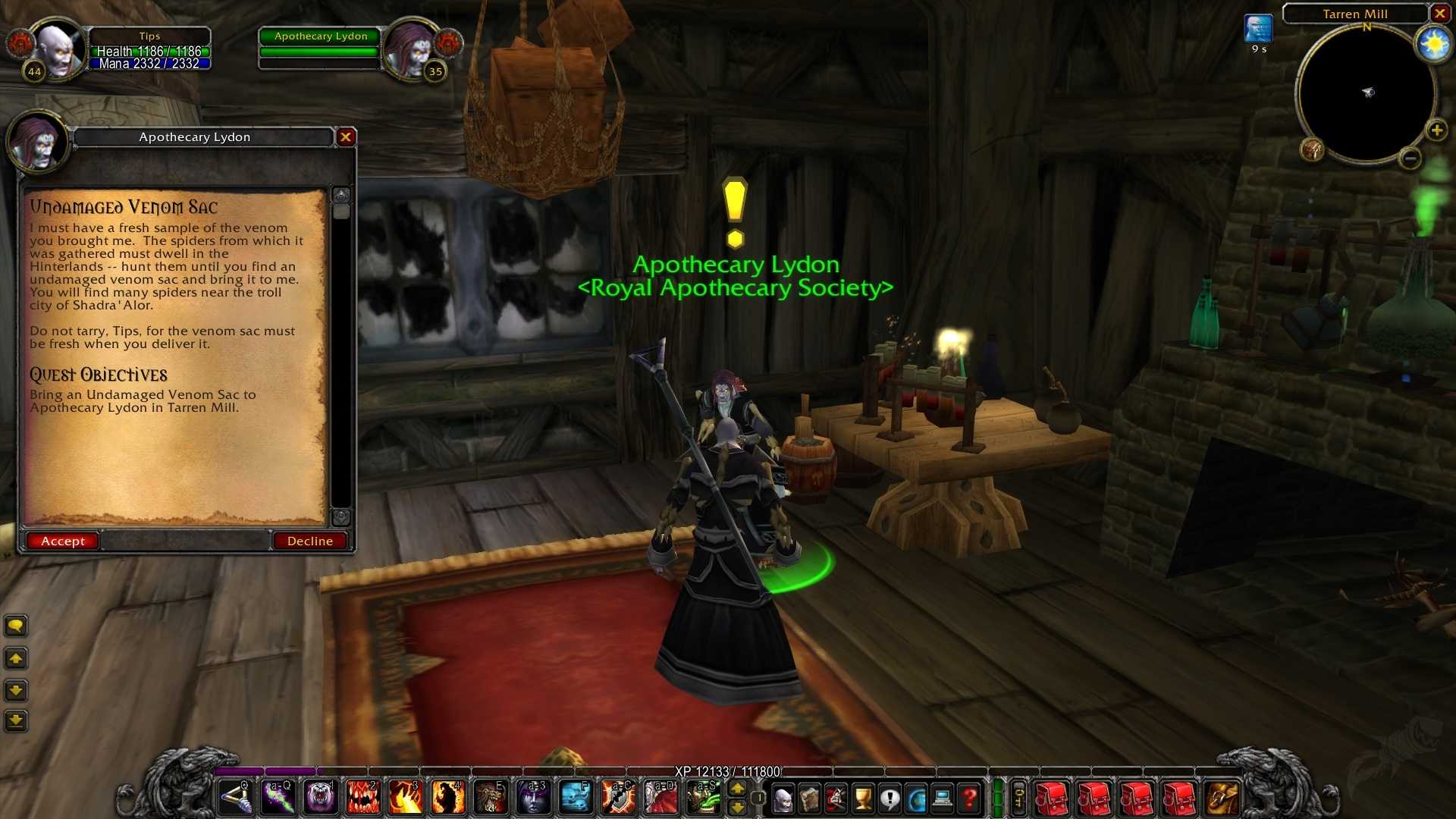Open the golden keyring button

(x=1019, y=798)
